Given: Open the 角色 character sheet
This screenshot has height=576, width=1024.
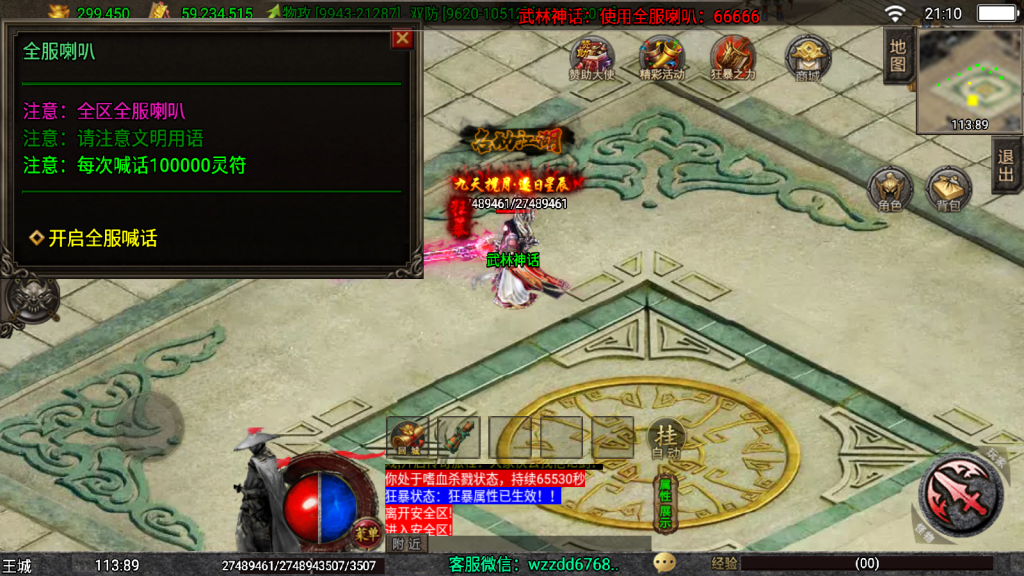Looking at the screenshot, I should 890,190.
